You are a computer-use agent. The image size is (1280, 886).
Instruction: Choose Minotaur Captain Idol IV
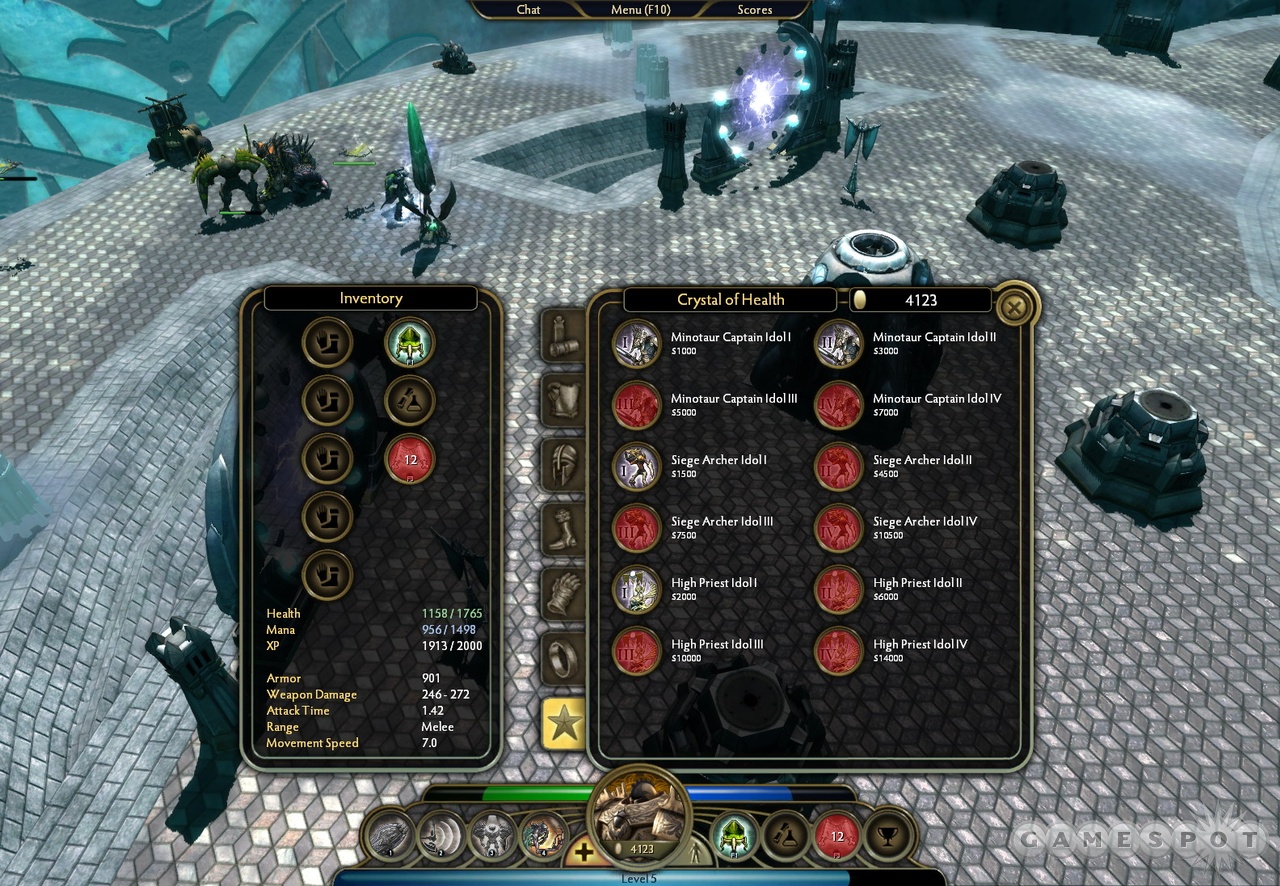(838, 405)
